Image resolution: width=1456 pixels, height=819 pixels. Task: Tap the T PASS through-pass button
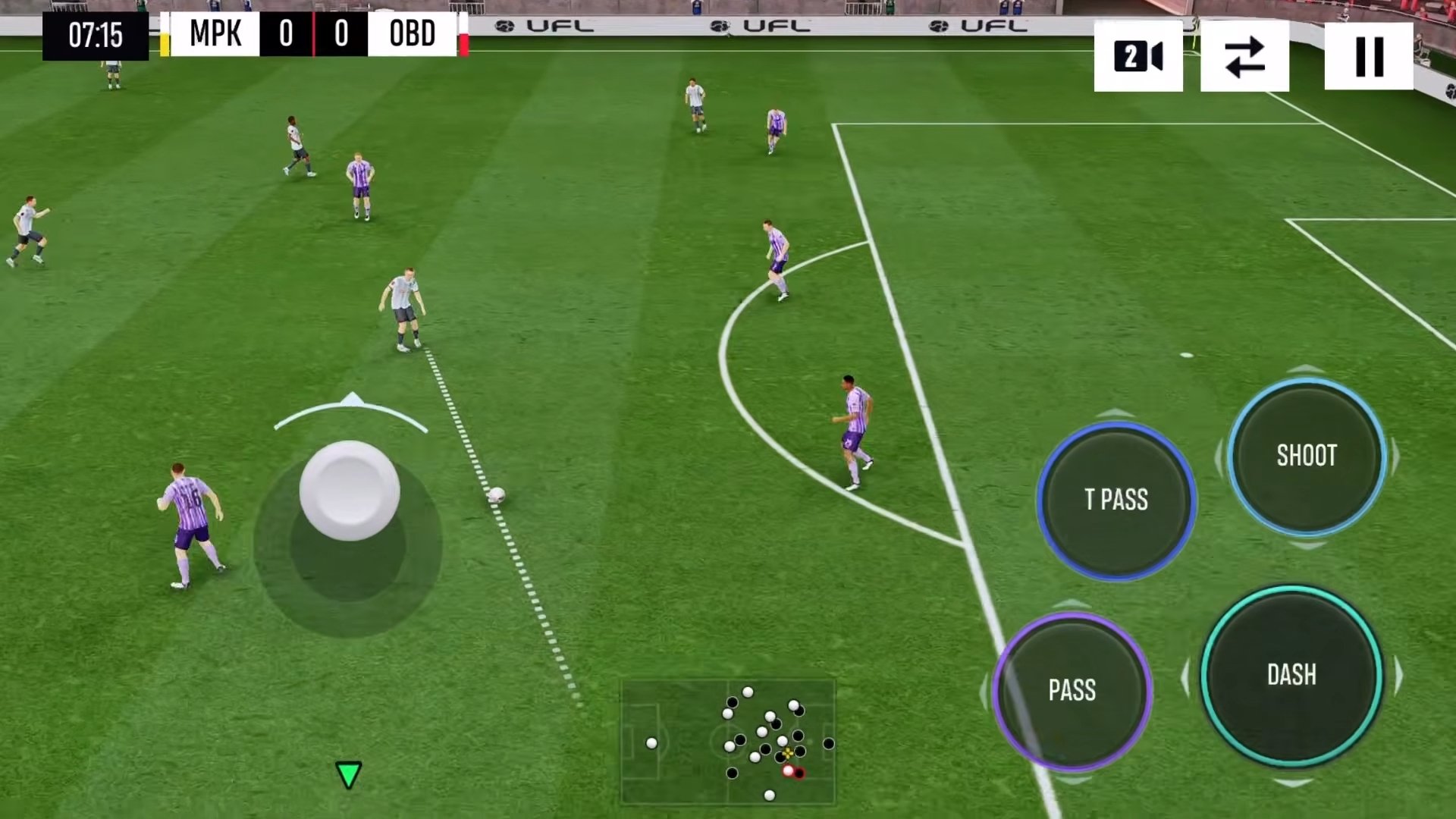[x=1116, y=500]
